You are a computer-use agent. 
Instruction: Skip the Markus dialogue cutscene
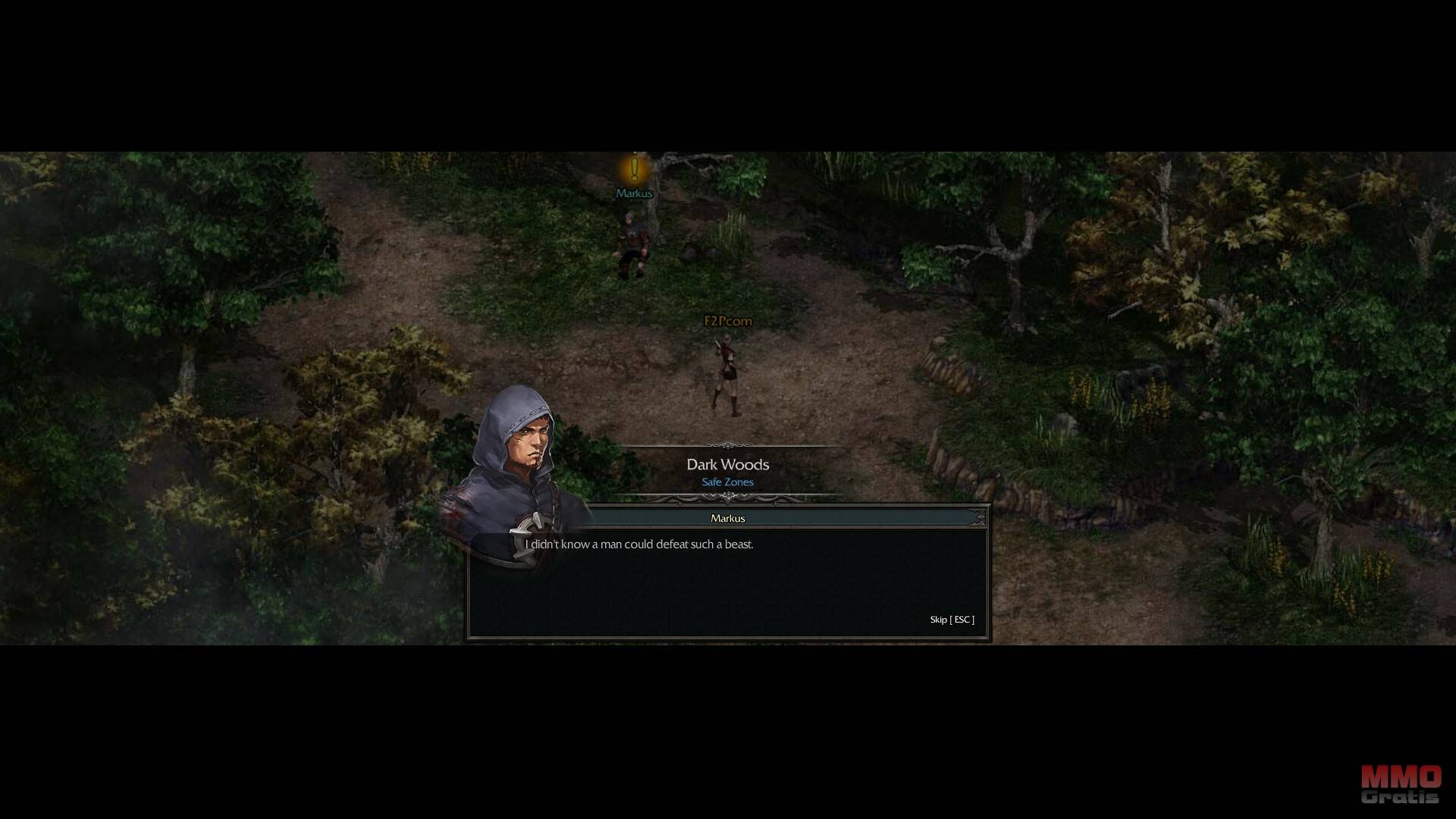(952, 620)
